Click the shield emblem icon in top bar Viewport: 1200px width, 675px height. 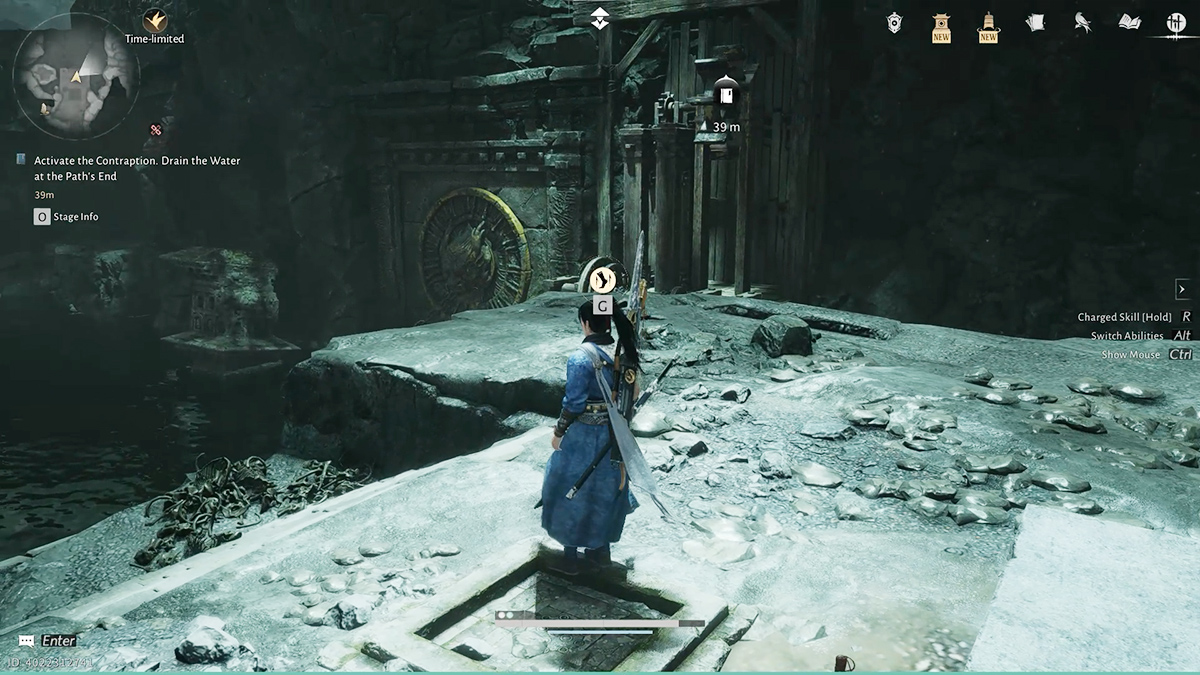(x=895, y=22)
